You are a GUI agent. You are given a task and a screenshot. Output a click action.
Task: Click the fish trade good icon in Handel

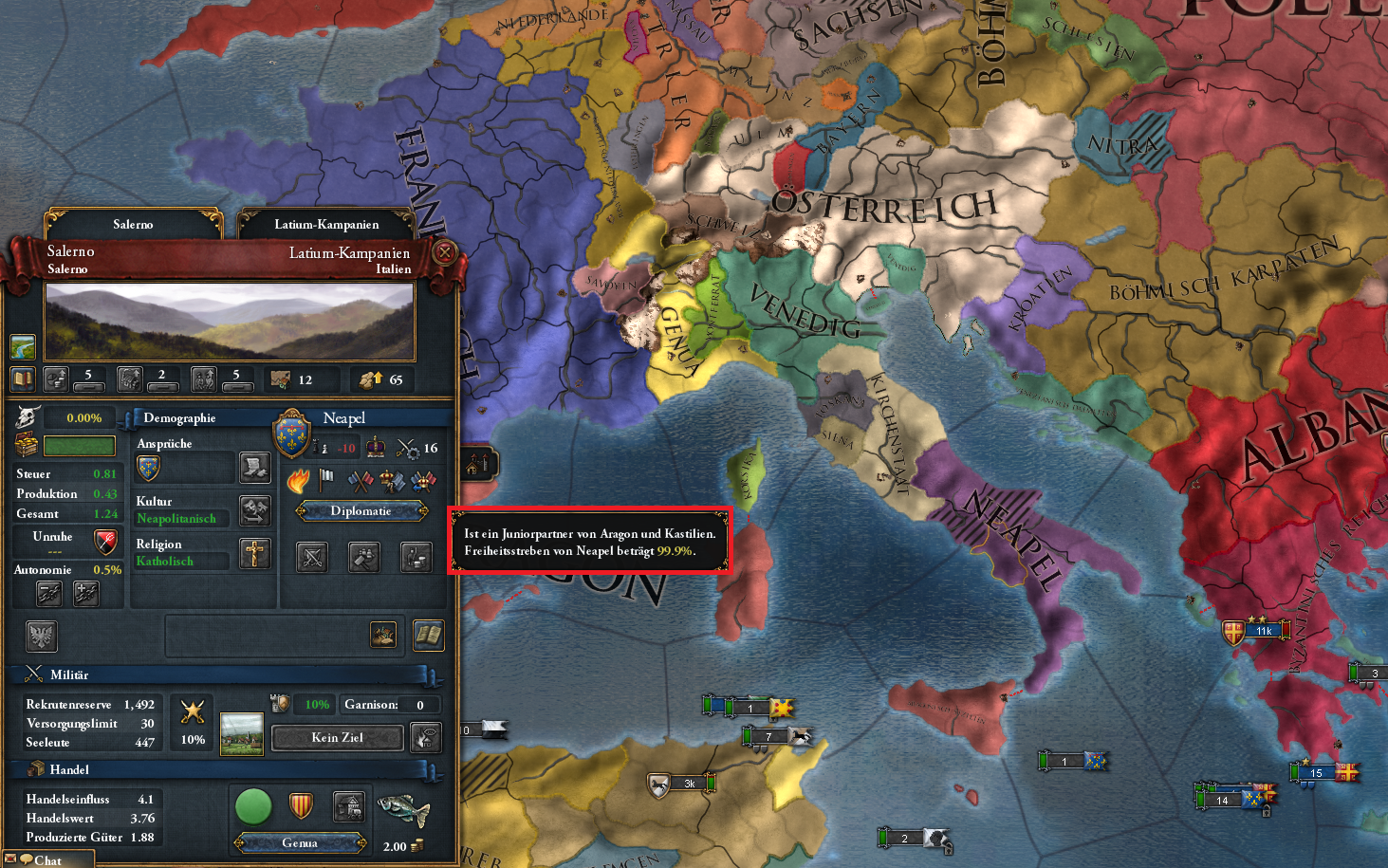(402, 811)
